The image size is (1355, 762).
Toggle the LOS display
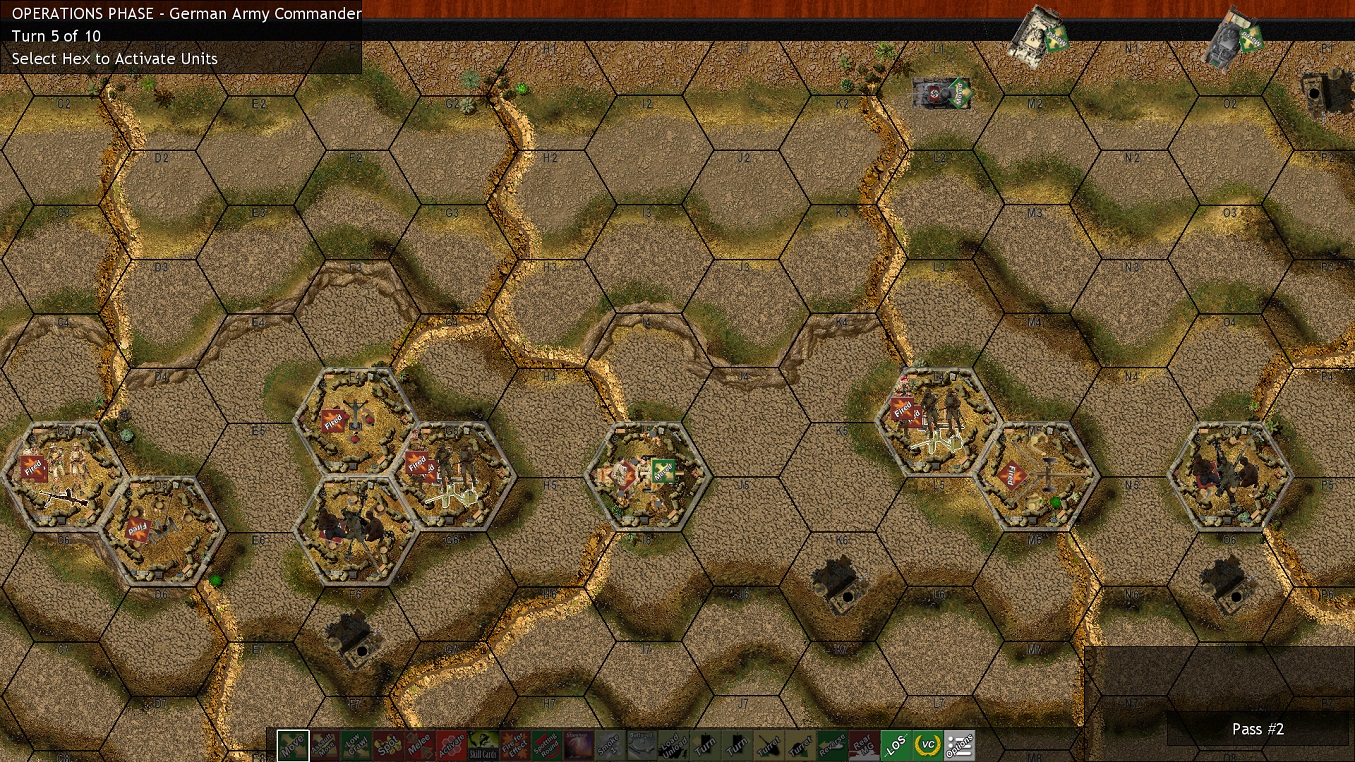pos(894,745)
